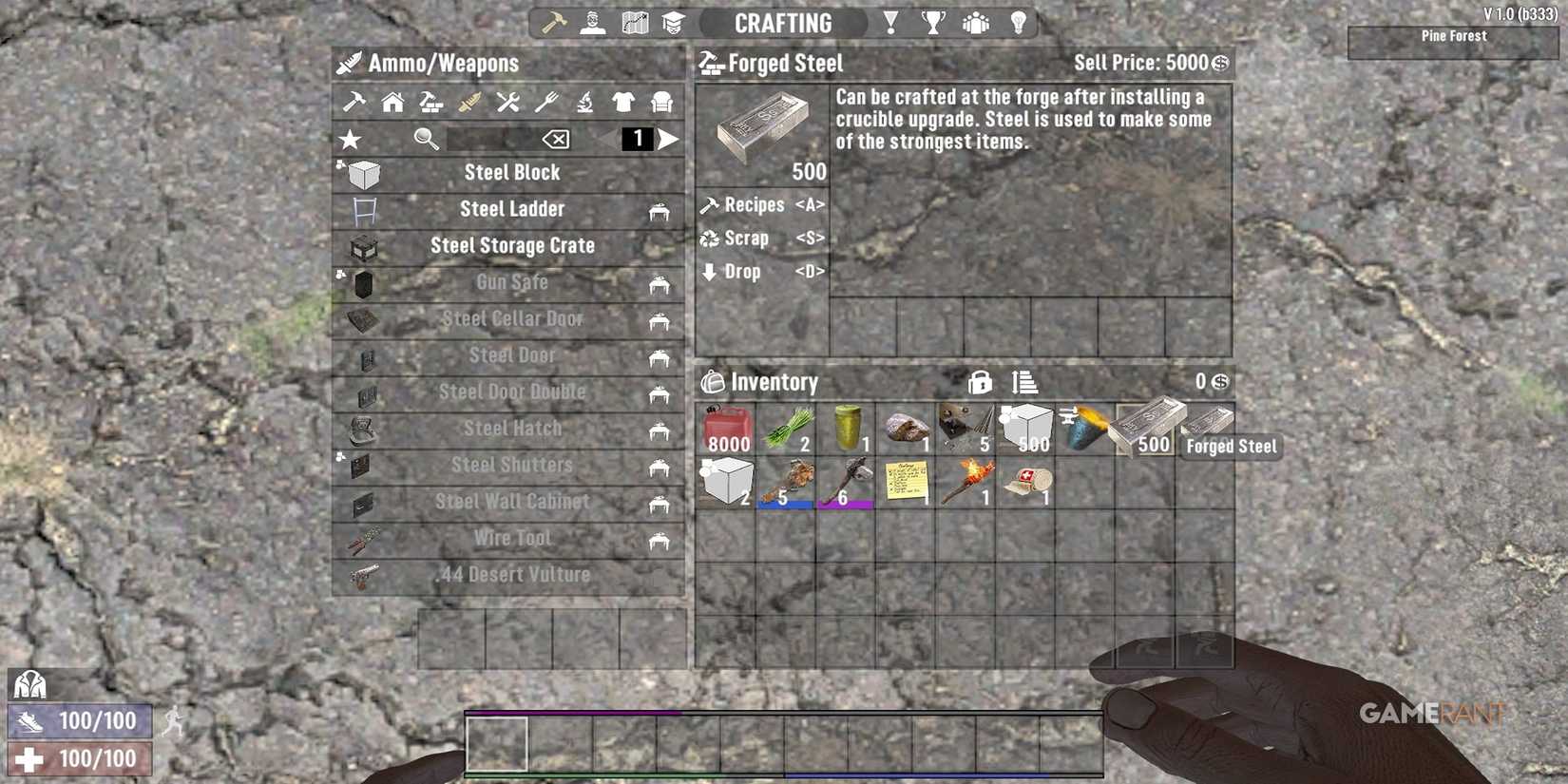
Task: Click the purple progress bar near hotbar
Action: pyautogui.click(x=570, y=709)
